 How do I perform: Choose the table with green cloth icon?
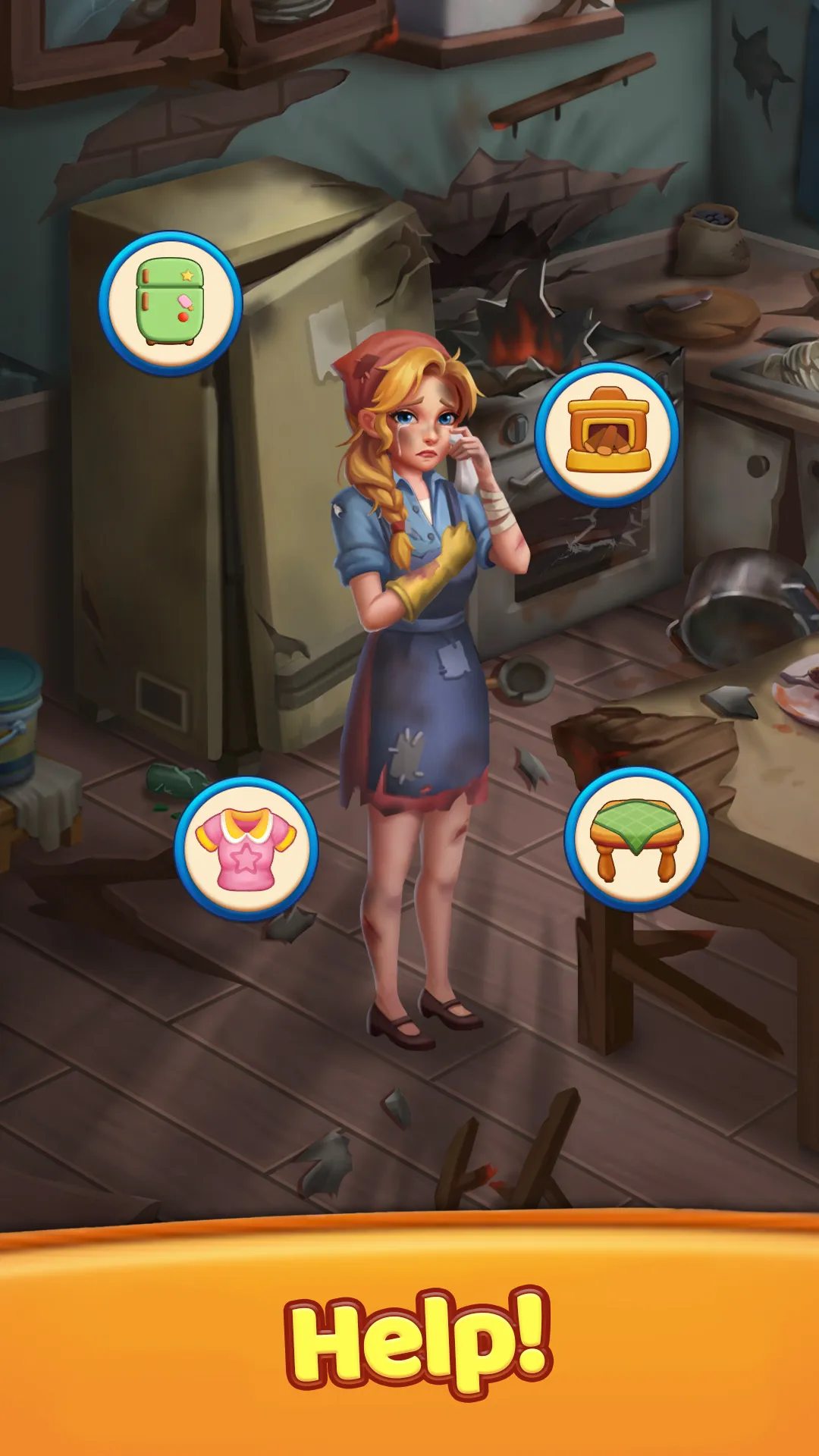[x=636, y=839]
